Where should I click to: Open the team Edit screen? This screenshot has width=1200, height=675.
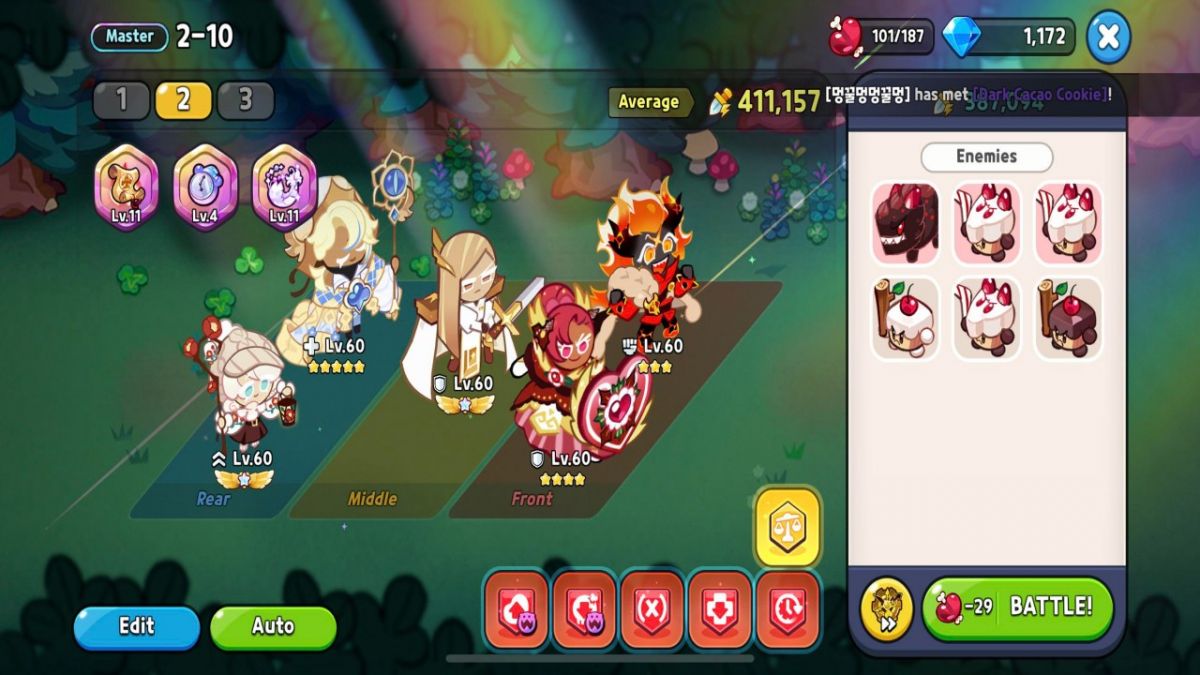(137, 627)
